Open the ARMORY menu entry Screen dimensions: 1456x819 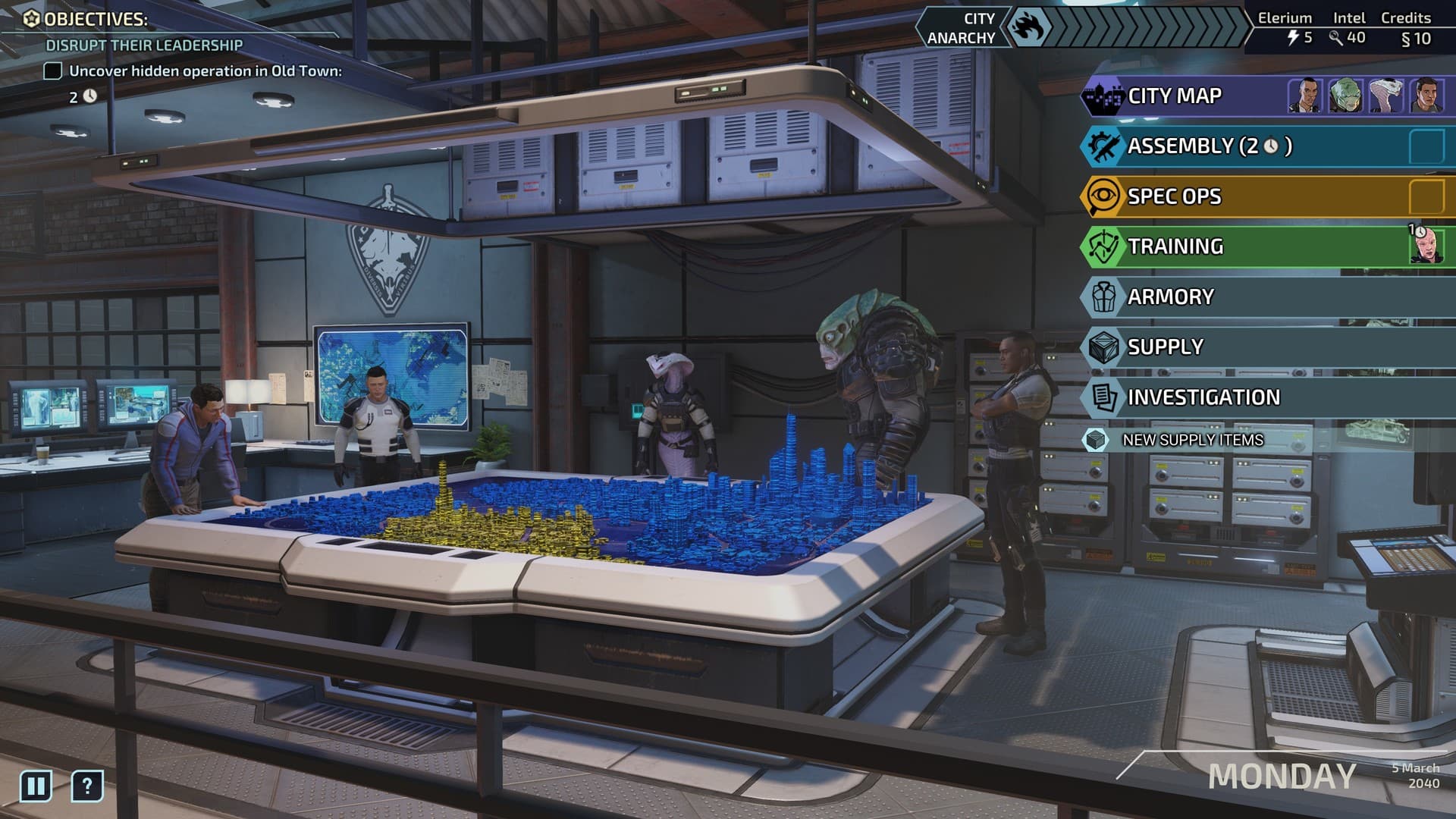tap(1172, 297)
